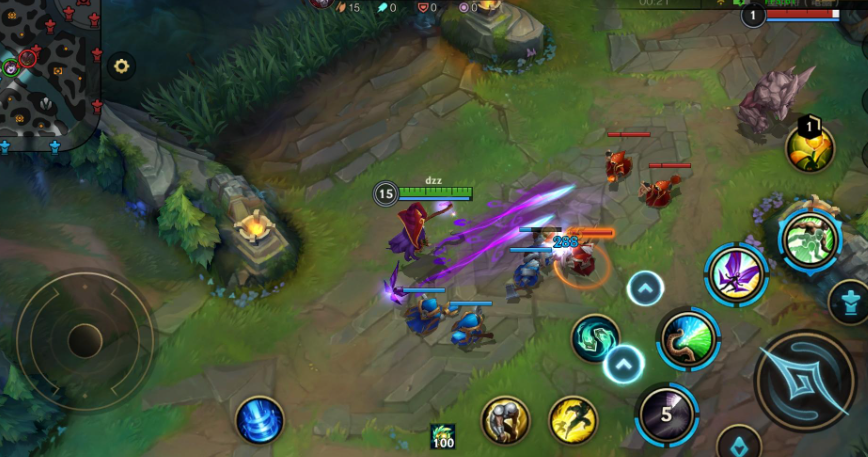Cast the yellow Flash summoner spell

click(x=573, y=420)
